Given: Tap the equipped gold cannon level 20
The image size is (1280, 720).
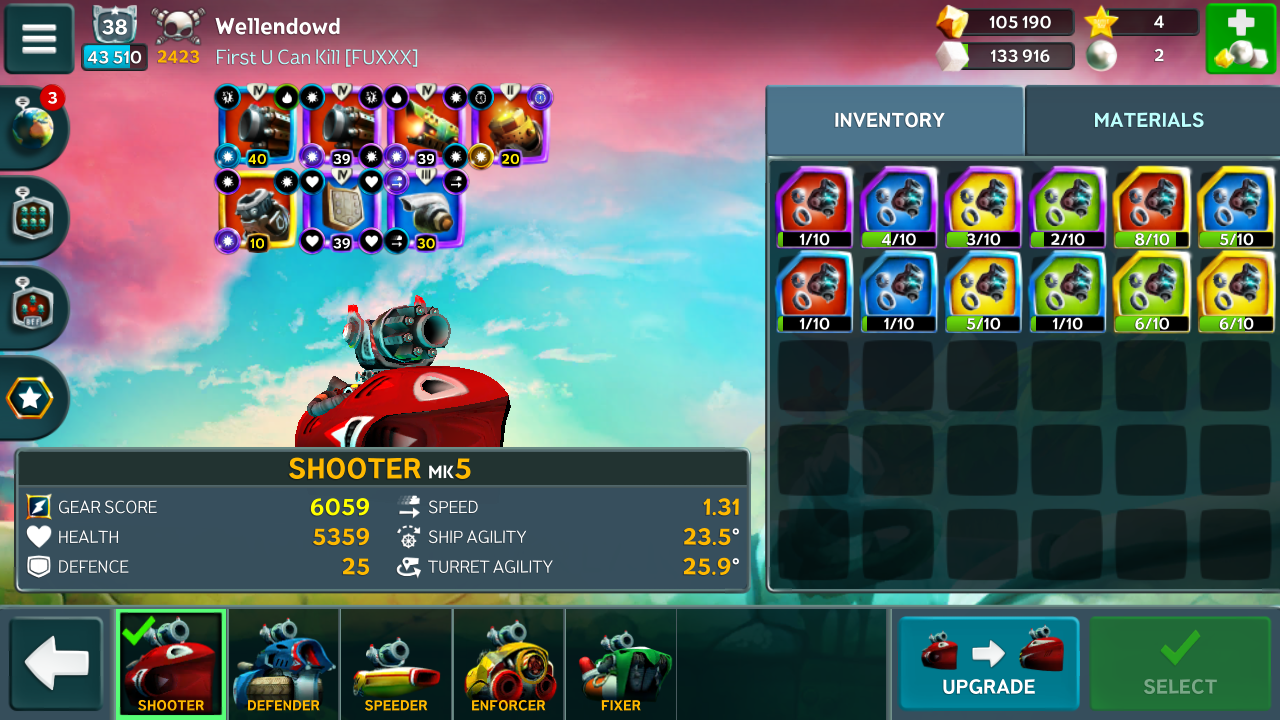Looking at the screenshot, I should [509, 124].
